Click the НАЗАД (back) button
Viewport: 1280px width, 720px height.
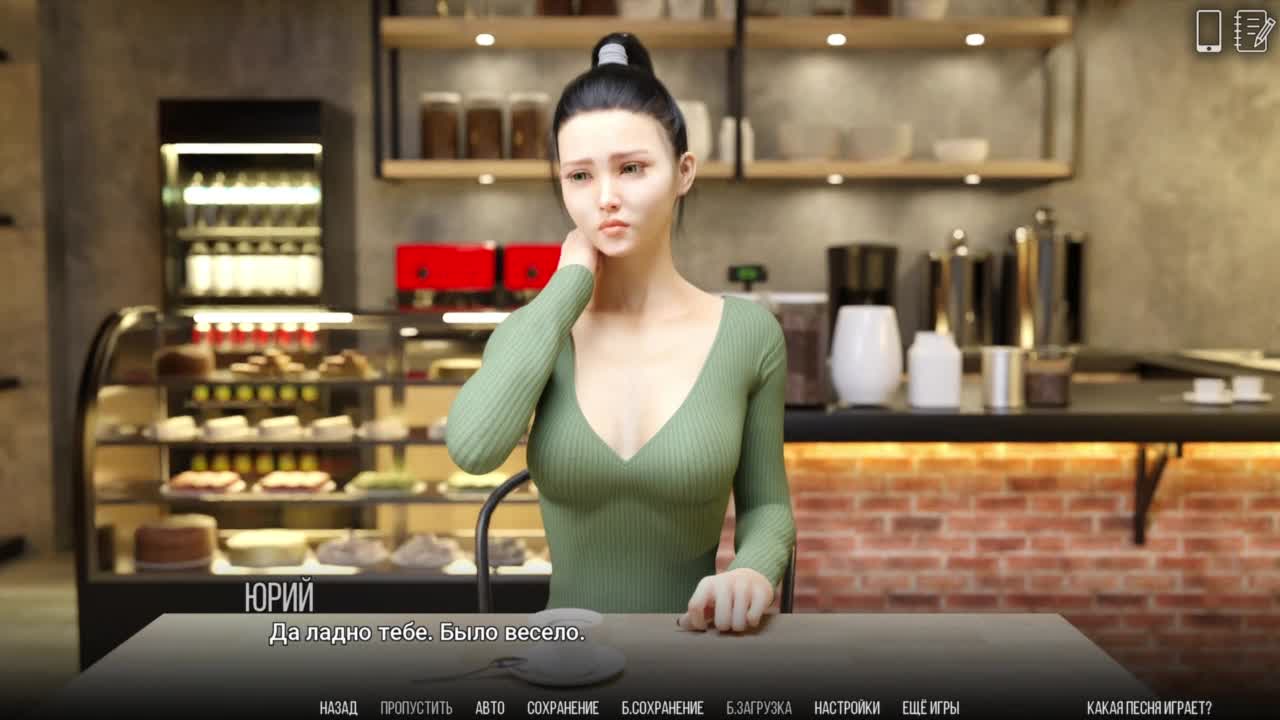tap(338, 708)
